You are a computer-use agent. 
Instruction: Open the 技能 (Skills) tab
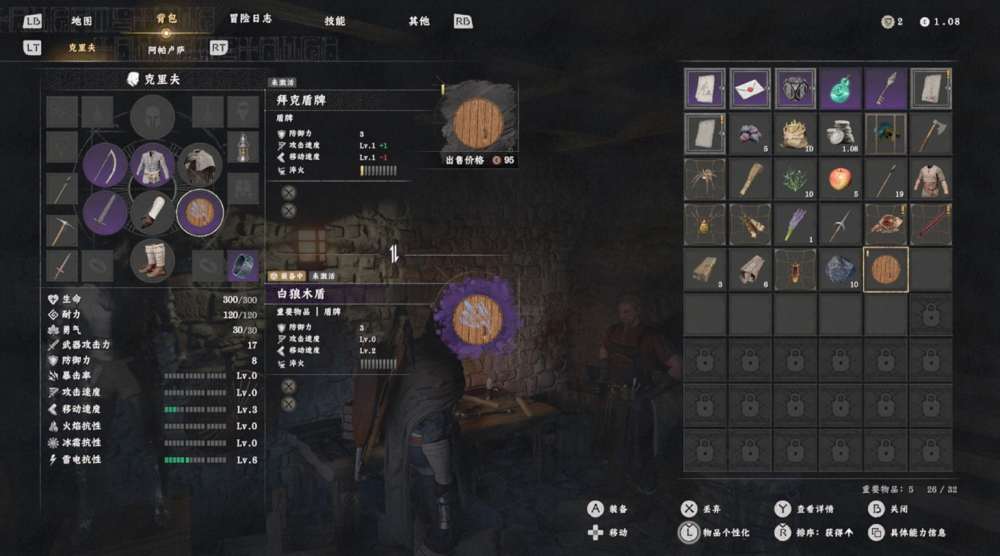[335, 21]
